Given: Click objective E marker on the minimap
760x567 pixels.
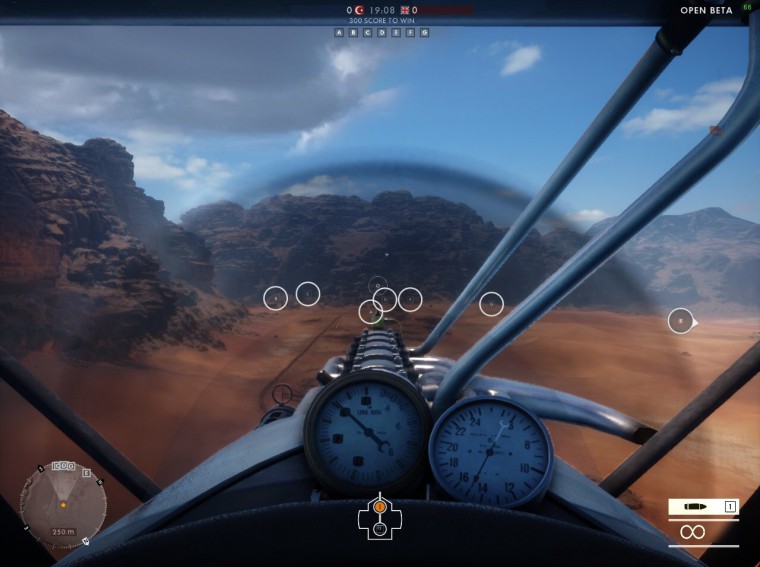Looking at the screenshot, I should [x=86, y=473].
